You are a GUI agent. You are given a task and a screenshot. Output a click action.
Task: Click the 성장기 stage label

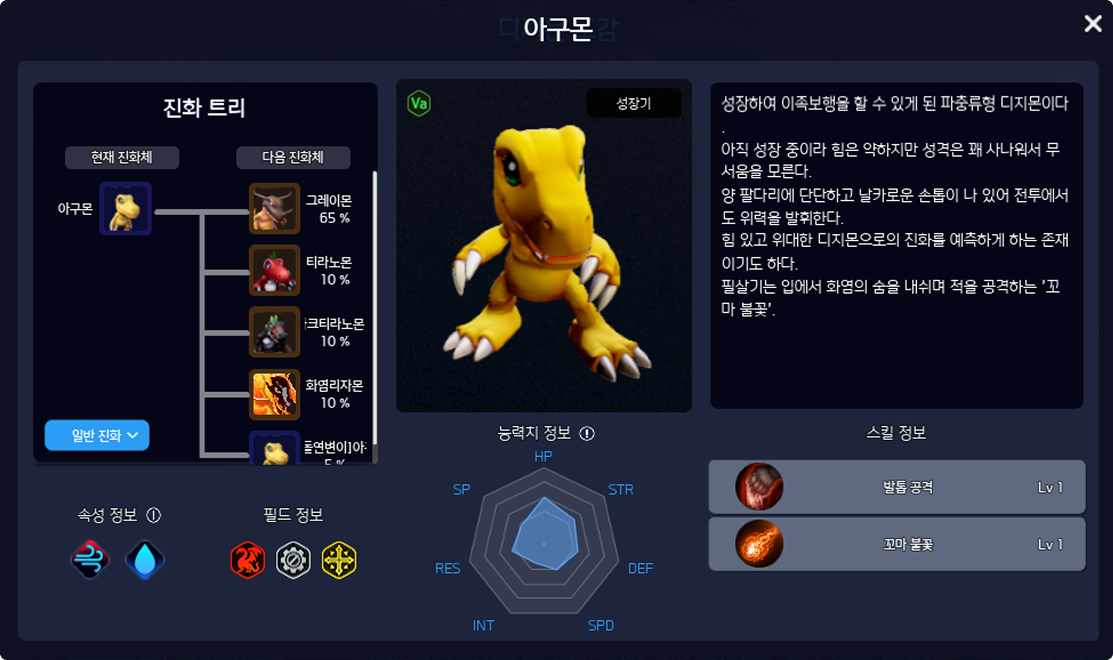(x=633, y=103)
